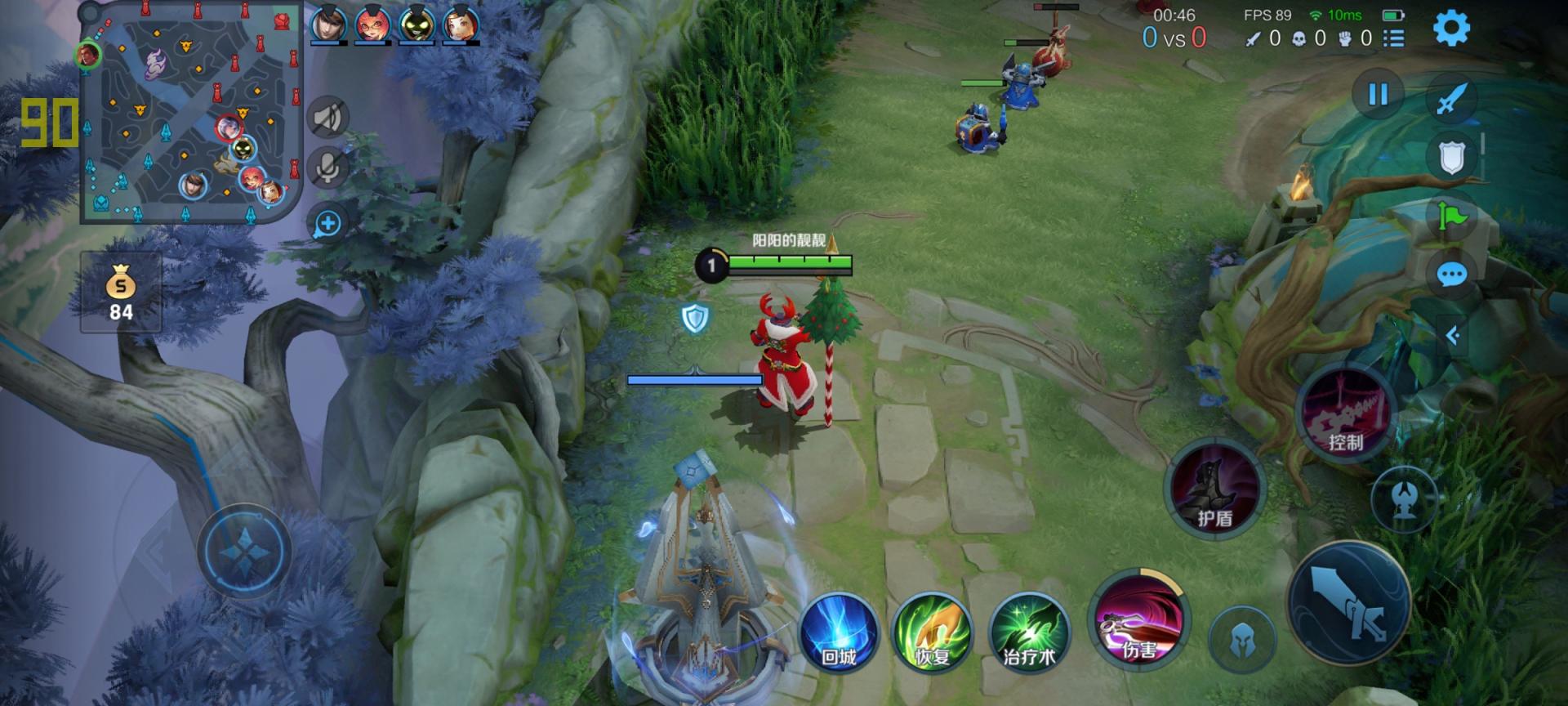Pause the game with the pause button
Screen dimensions: 1568x706
point(1378,95)
